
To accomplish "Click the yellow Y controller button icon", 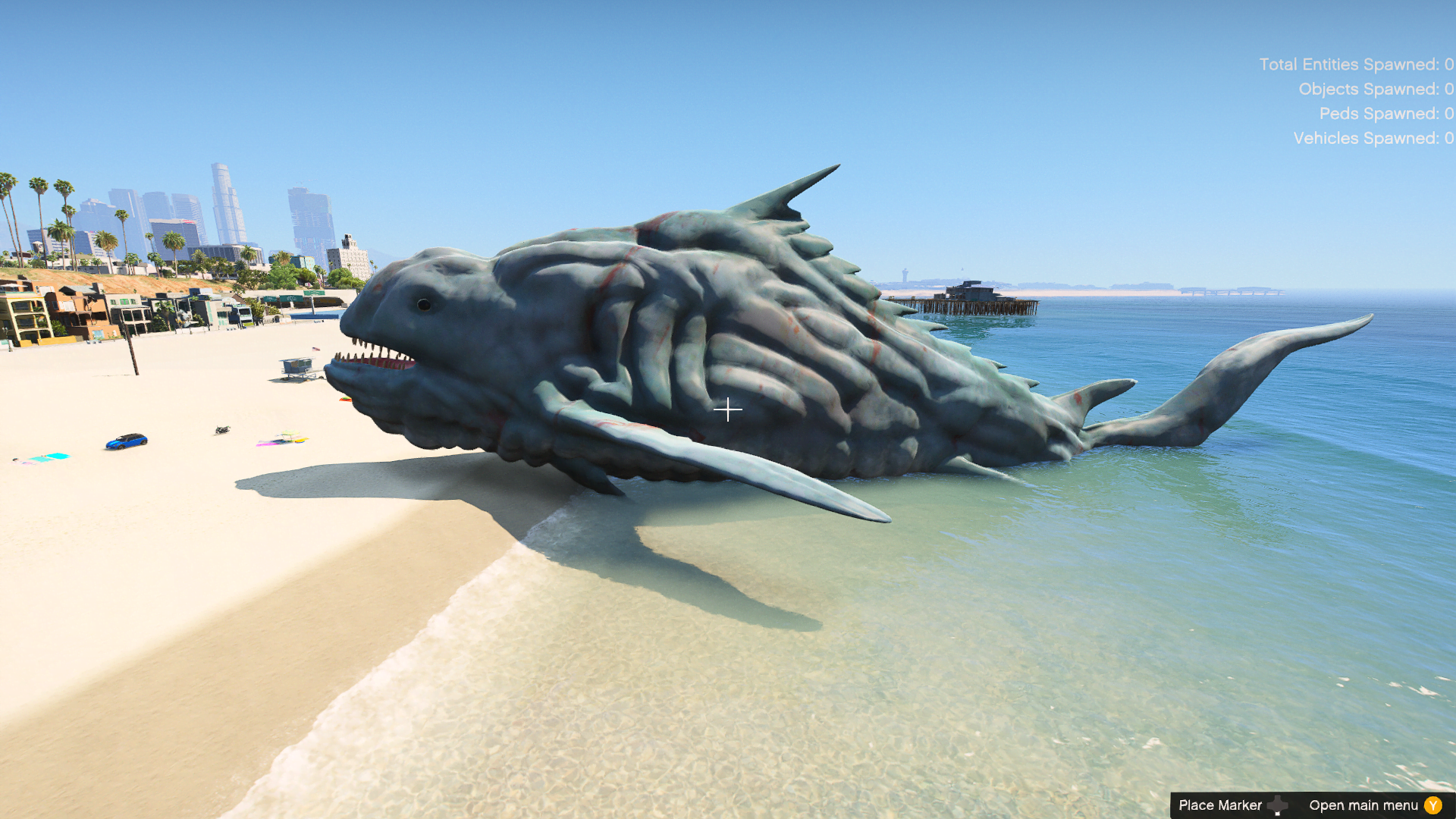I will tap(1432, 805).
